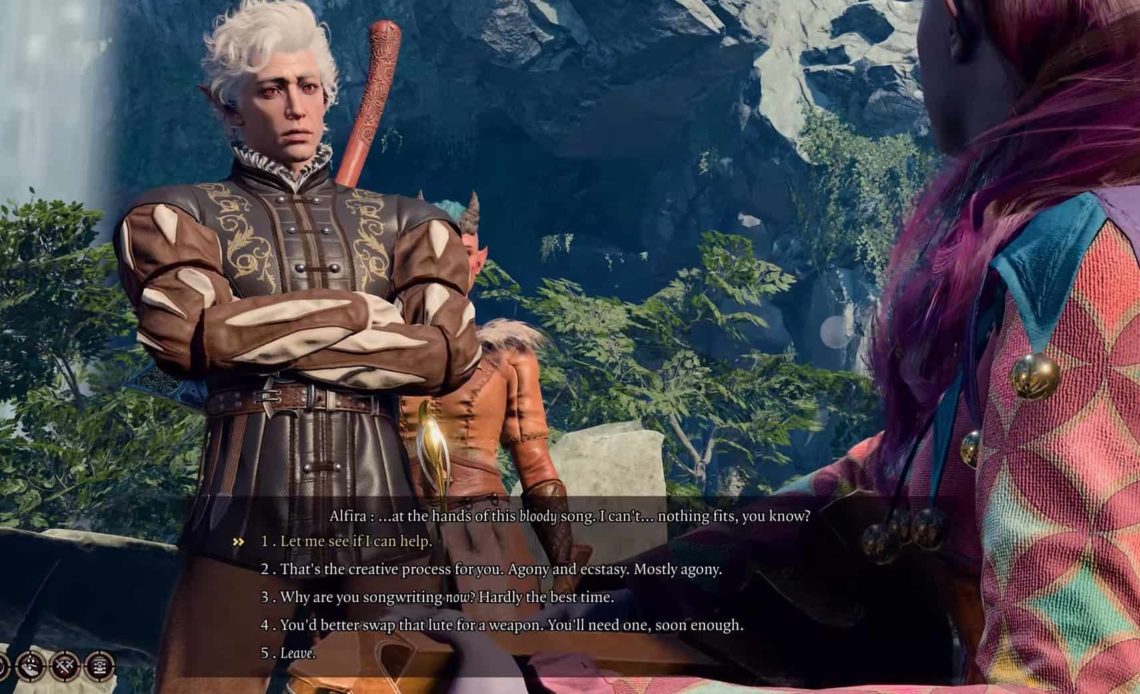Screen dimensions: 1140x694
Task: Pick the "swap that lute for a weapon" reply
Action: pos(511,625)
